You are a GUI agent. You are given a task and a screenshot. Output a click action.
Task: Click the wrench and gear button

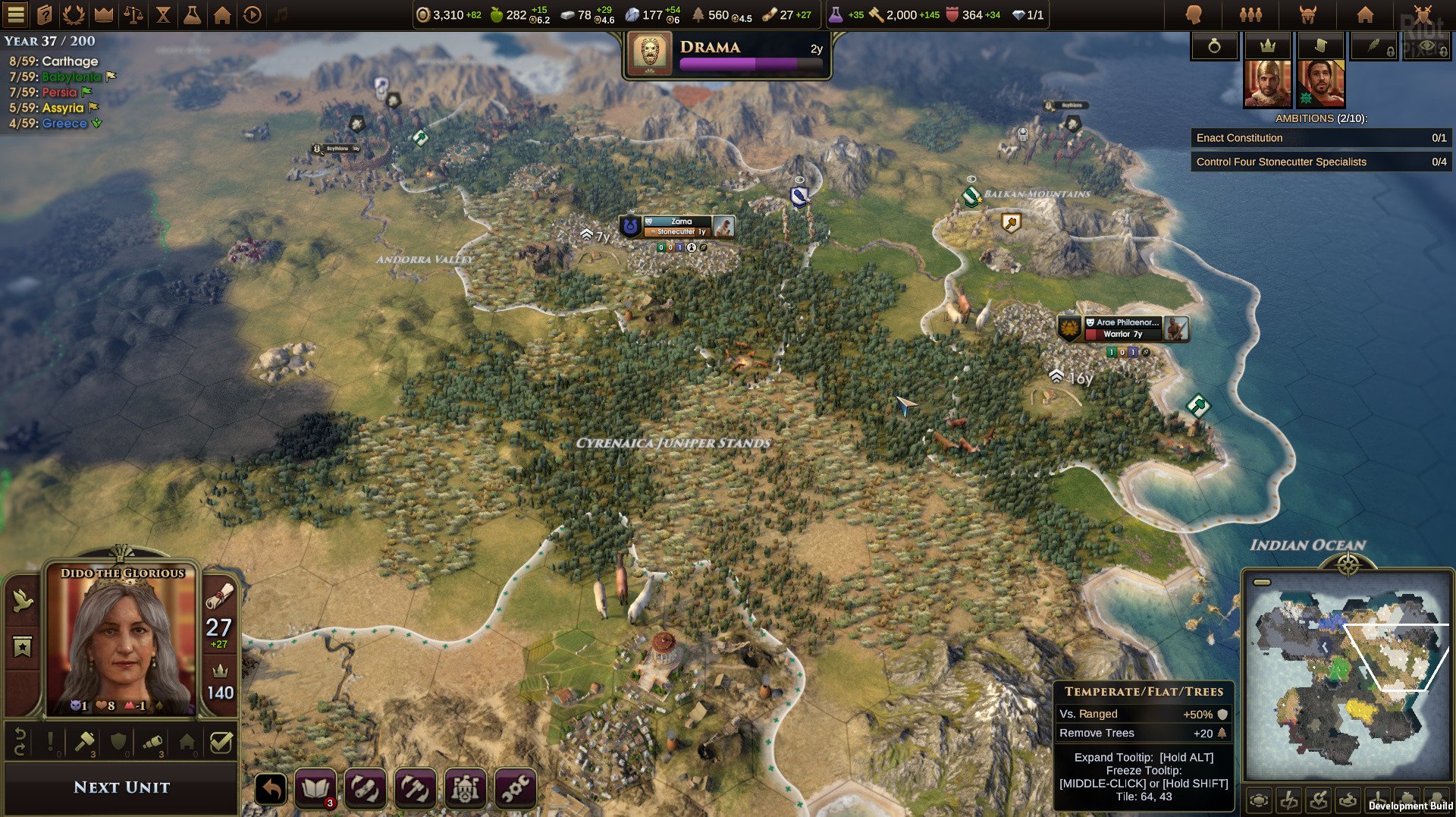(515, 789)
